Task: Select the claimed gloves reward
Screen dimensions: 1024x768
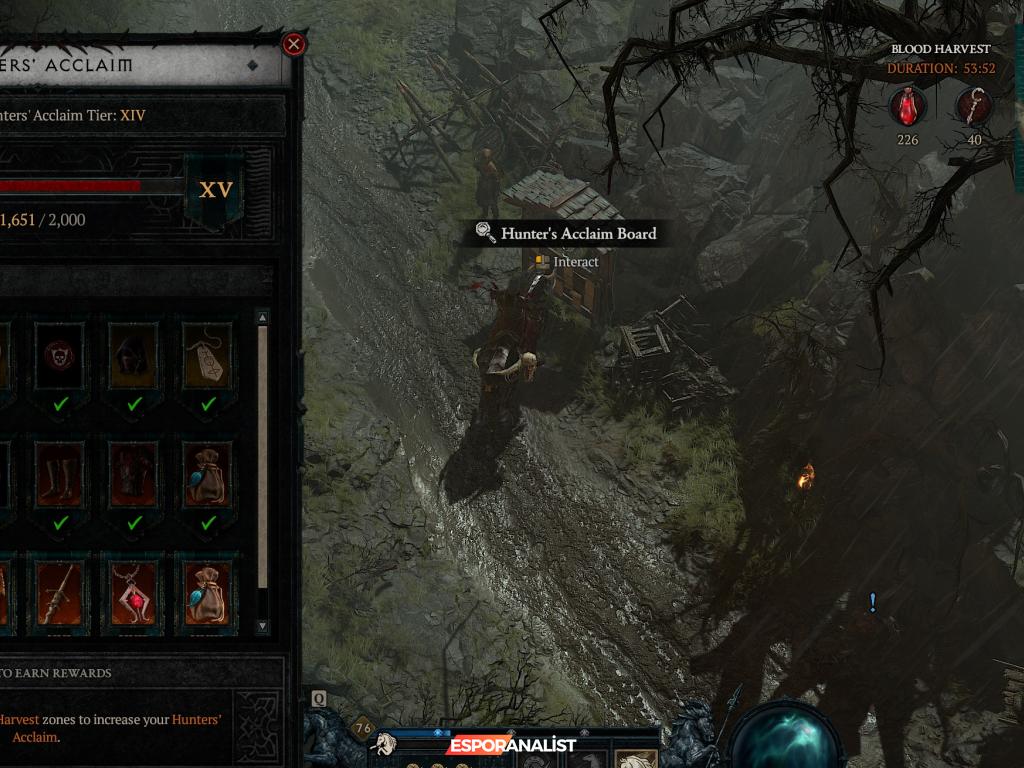Action: [134, 473]
